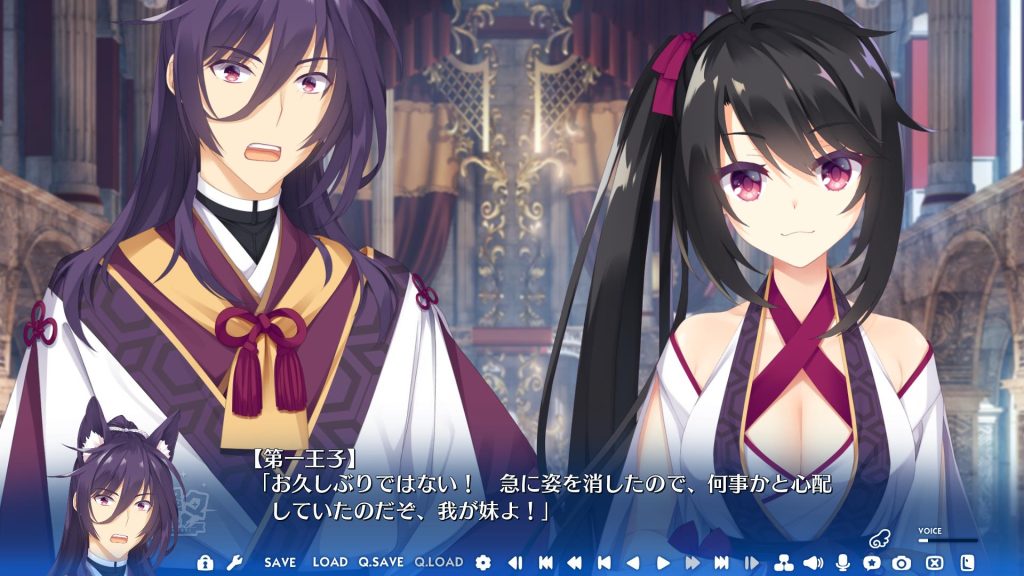The image size is (1024, 576).
Task: Click the Q.LOAD quick load button
Action: 439,563
